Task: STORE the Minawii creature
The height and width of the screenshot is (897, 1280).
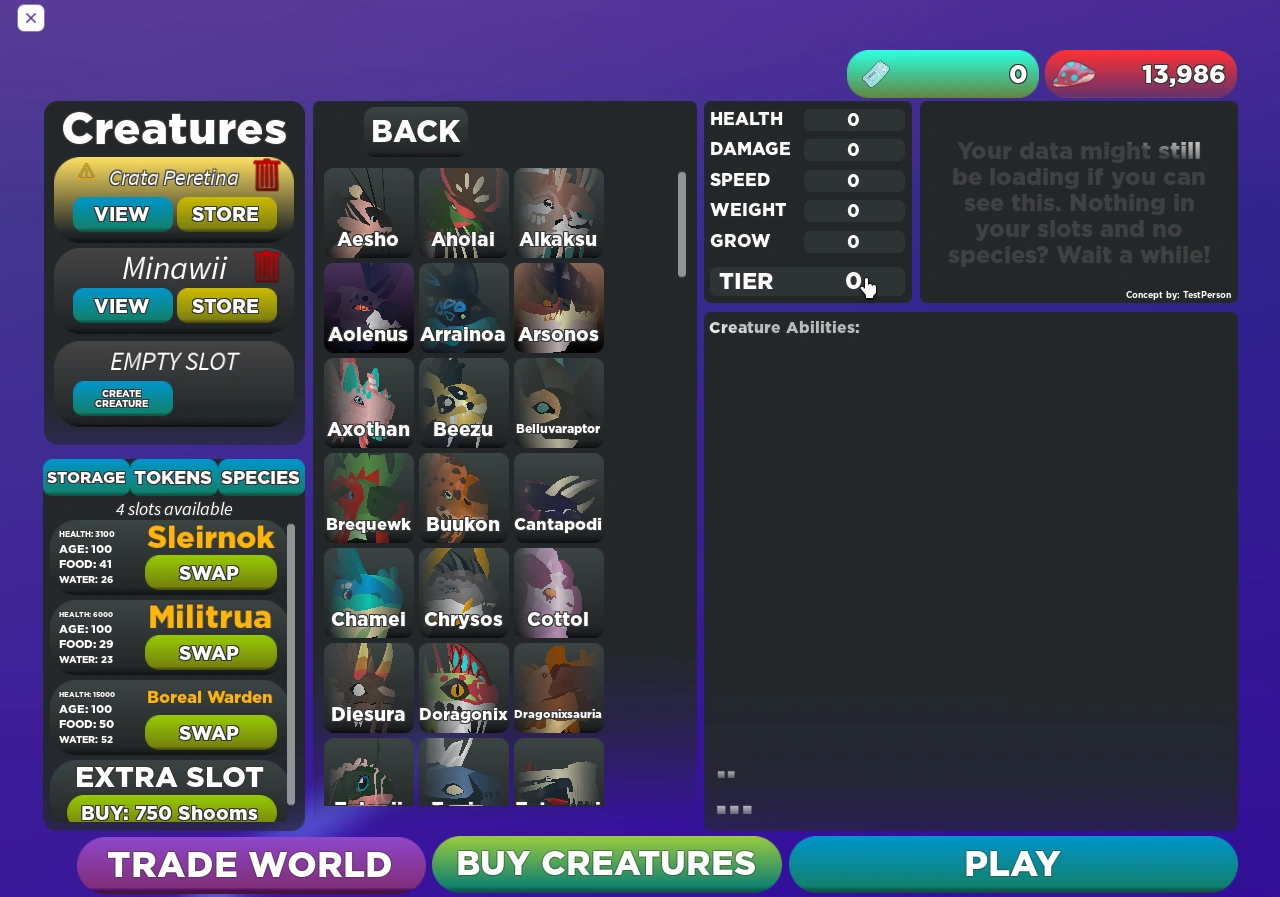Action: coord(226,305)
